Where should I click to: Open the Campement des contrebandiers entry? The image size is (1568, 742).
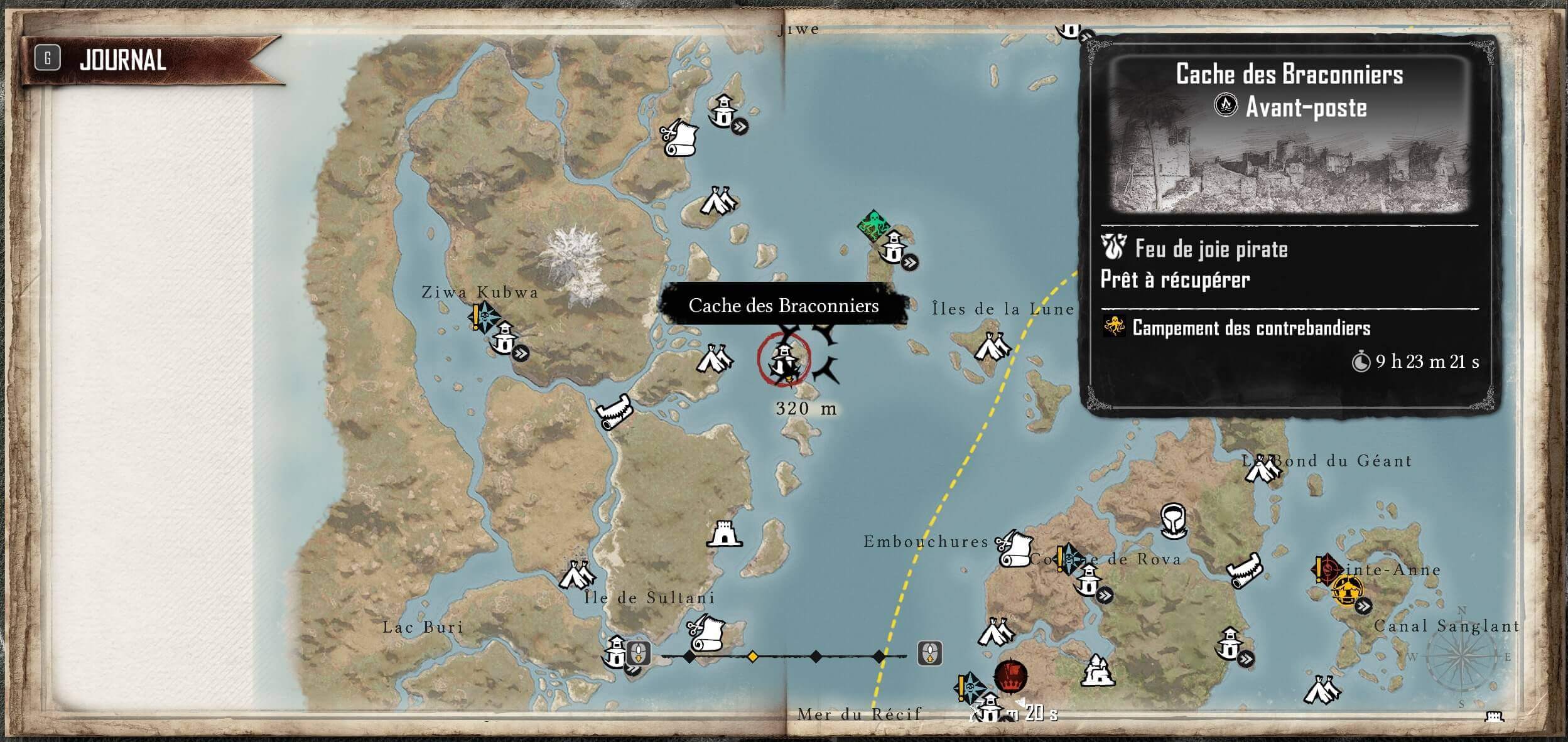[x=1250, y=328]
